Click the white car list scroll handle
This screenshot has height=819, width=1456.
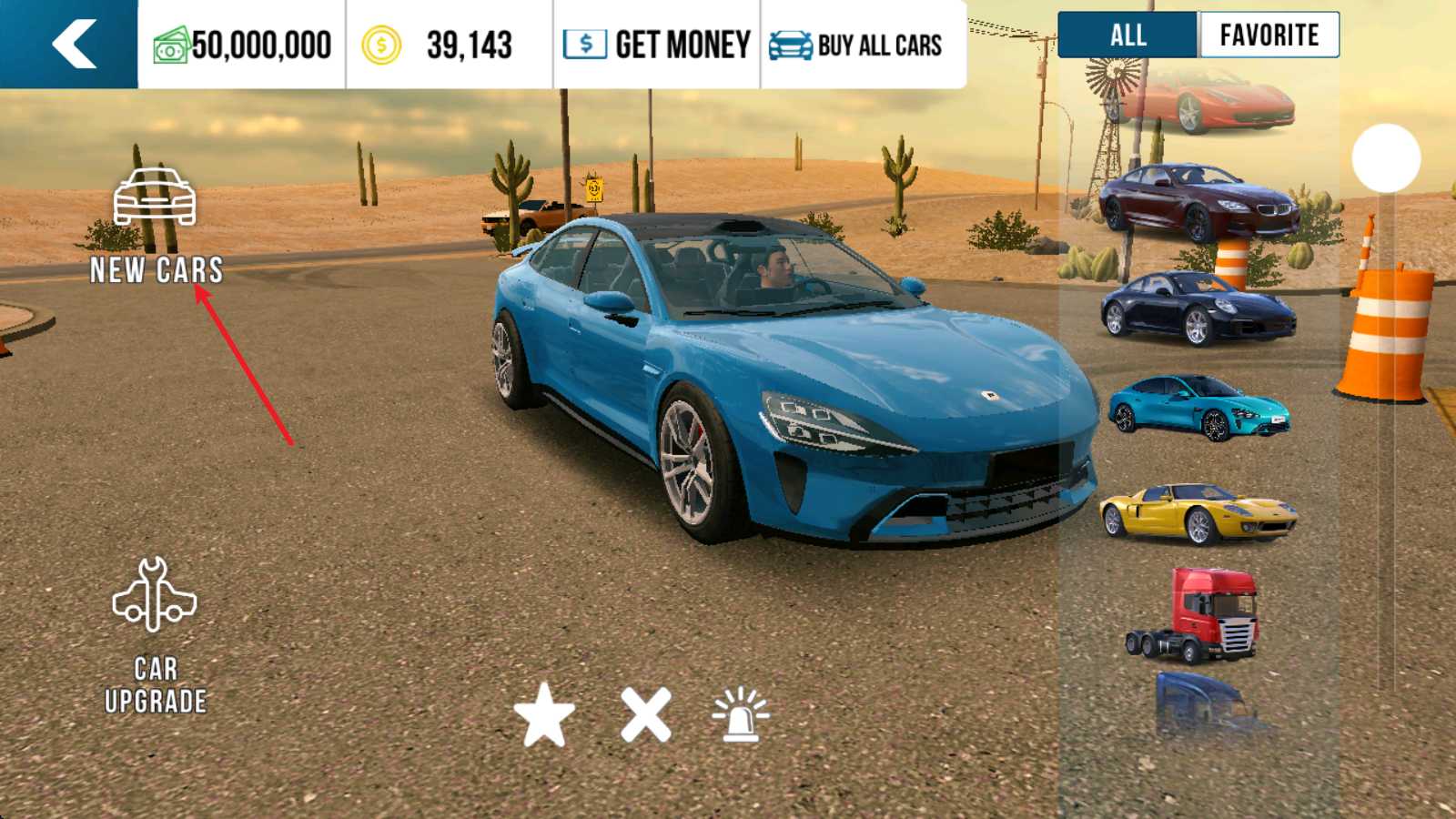(x=1386, y=158)
